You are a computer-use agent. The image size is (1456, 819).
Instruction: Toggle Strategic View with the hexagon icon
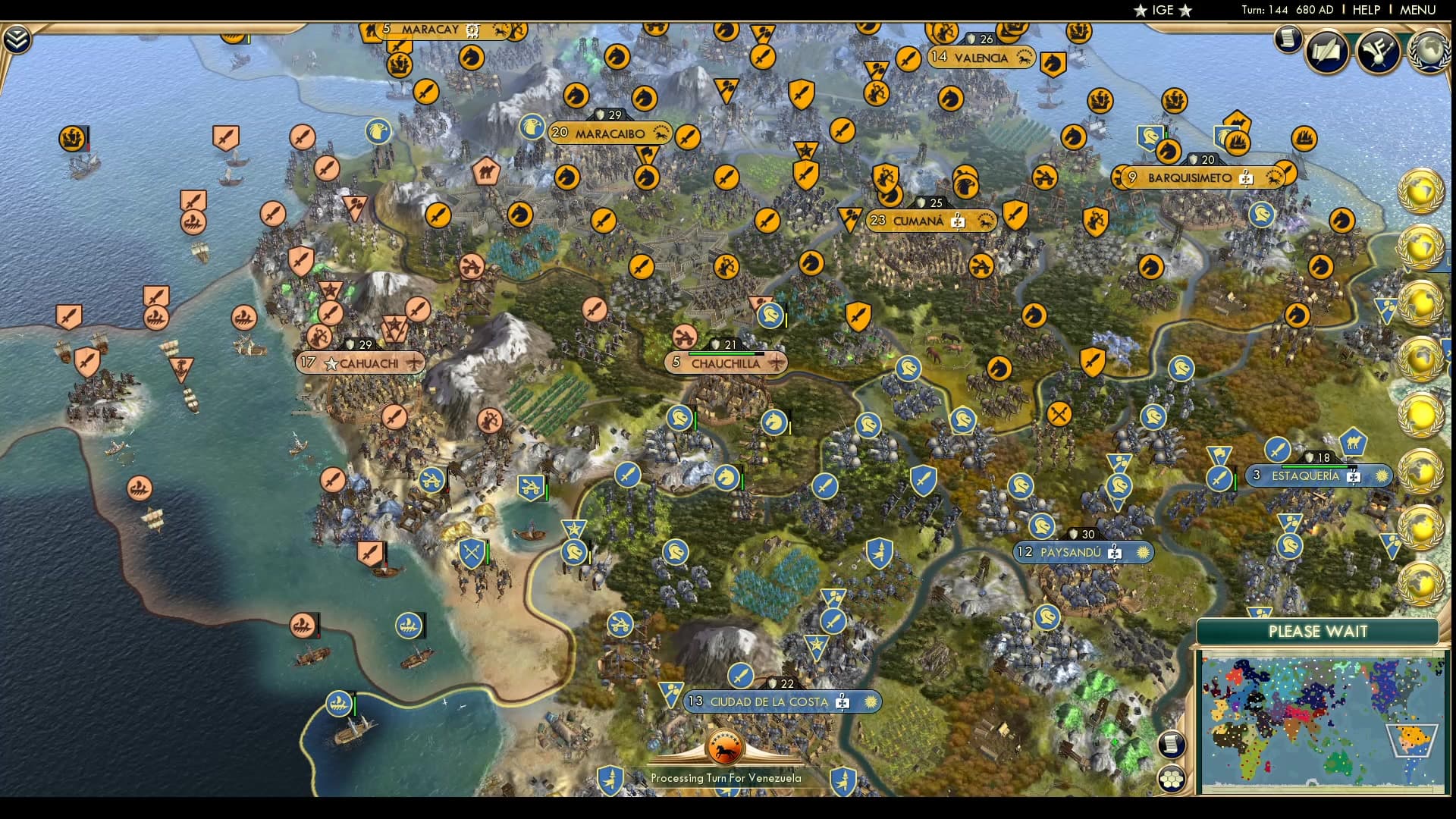[1172, 777]
